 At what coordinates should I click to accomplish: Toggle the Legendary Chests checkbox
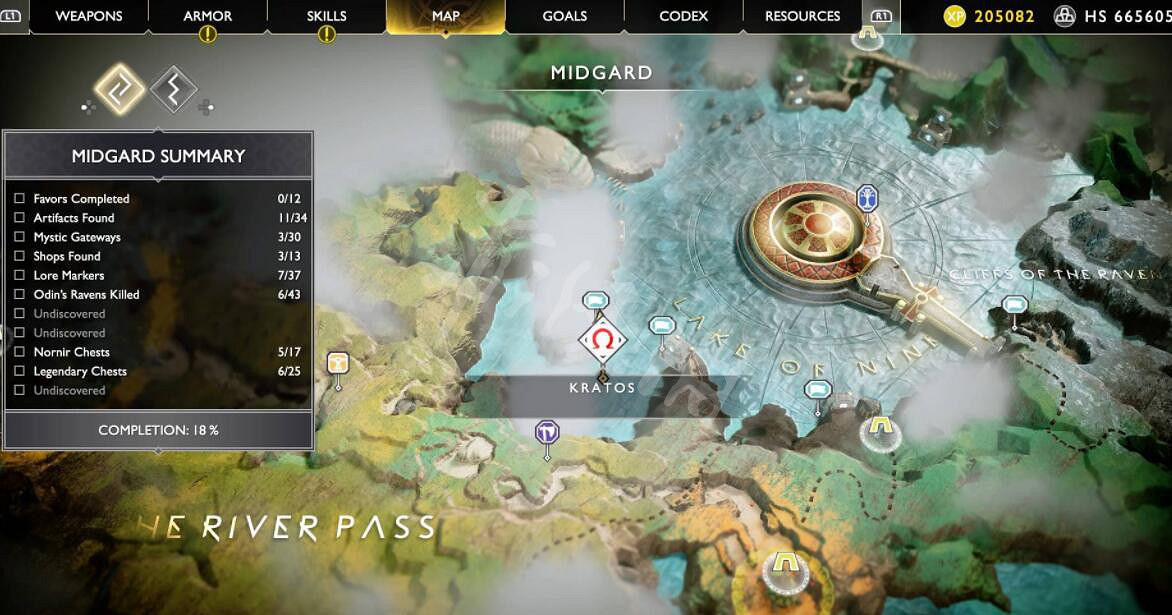(19, 371)
